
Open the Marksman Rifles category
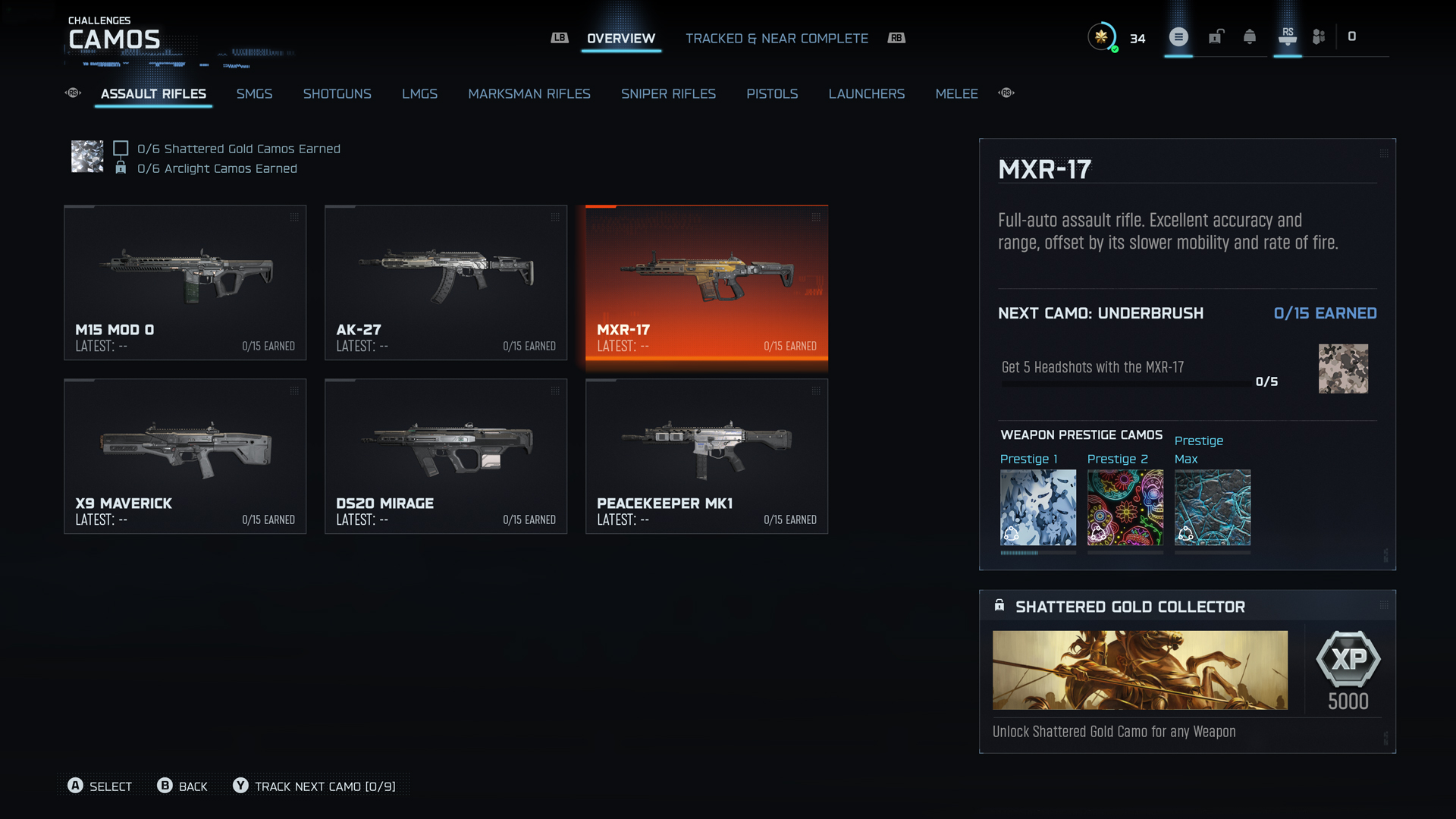529,94
